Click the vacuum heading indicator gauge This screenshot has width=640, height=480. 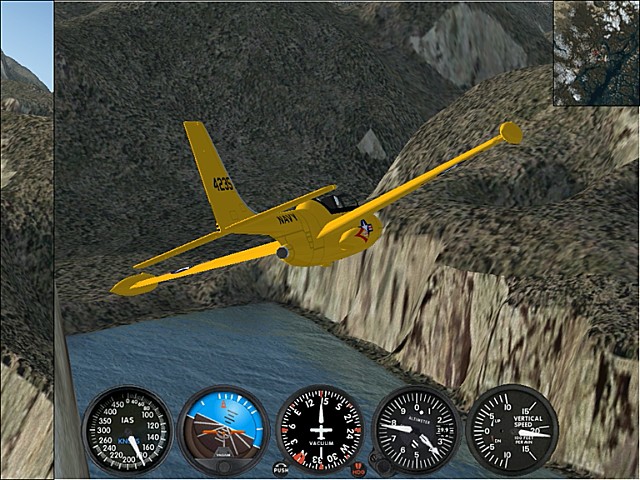point(320,430)
